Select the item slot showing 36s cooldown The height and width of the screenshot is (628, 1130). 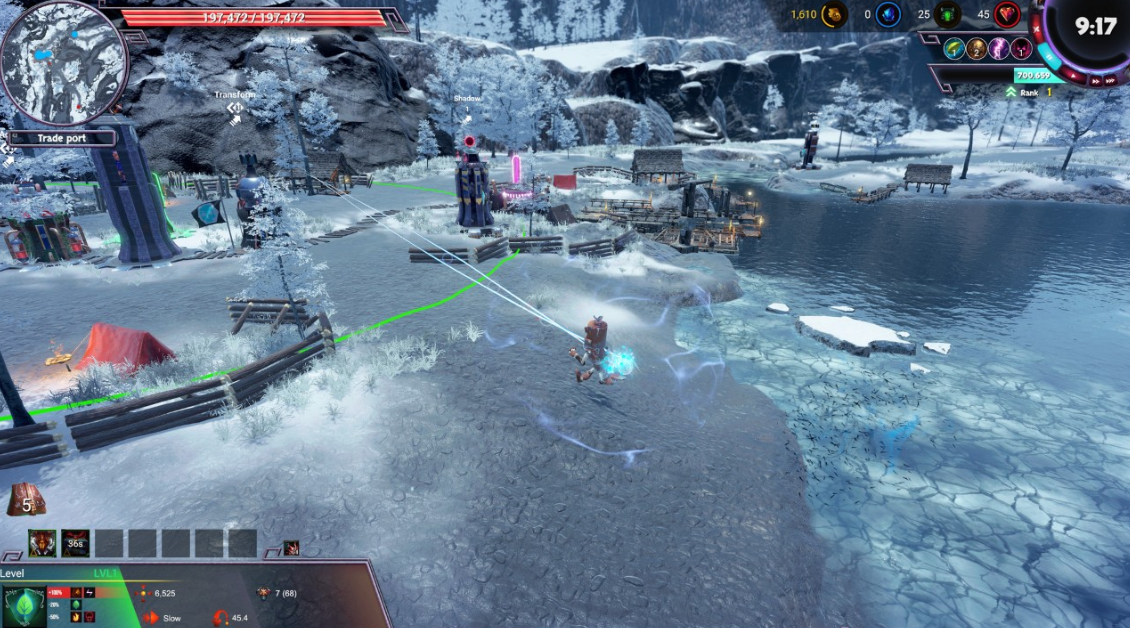click(x=75, y=543)
